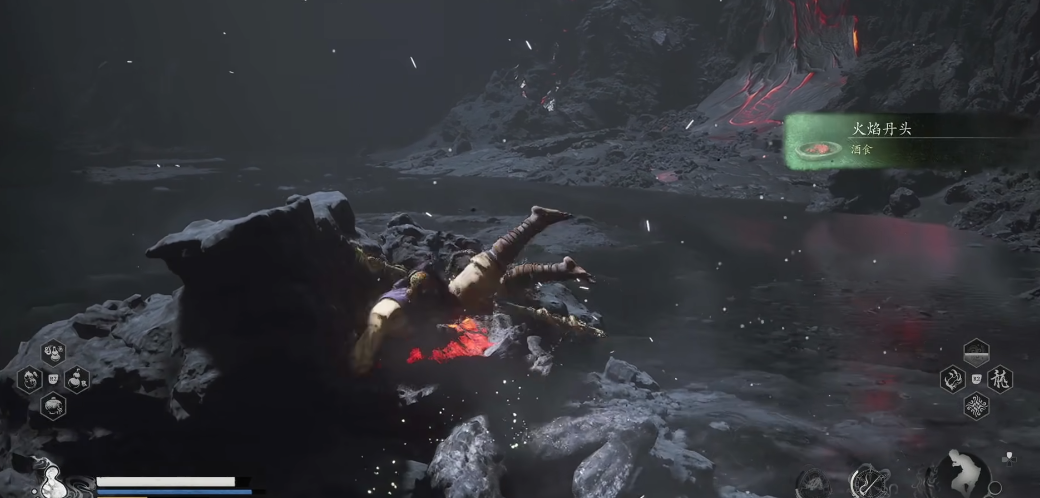The width and height of the screenshot is (1040, 498).
Task: Open the 火焰丹头 item pickup notification
Action: pyautogui.click(x=905, y=140)
